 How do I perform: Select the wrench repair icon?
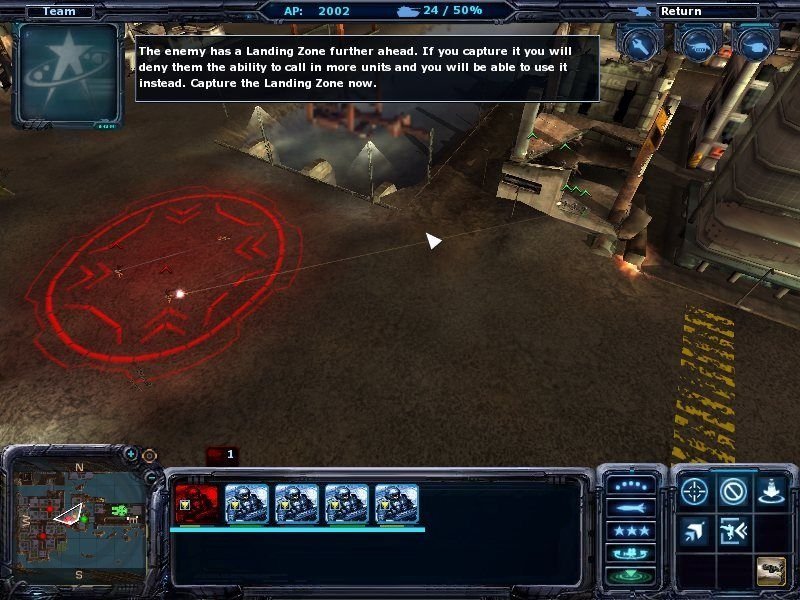point(641,43)
